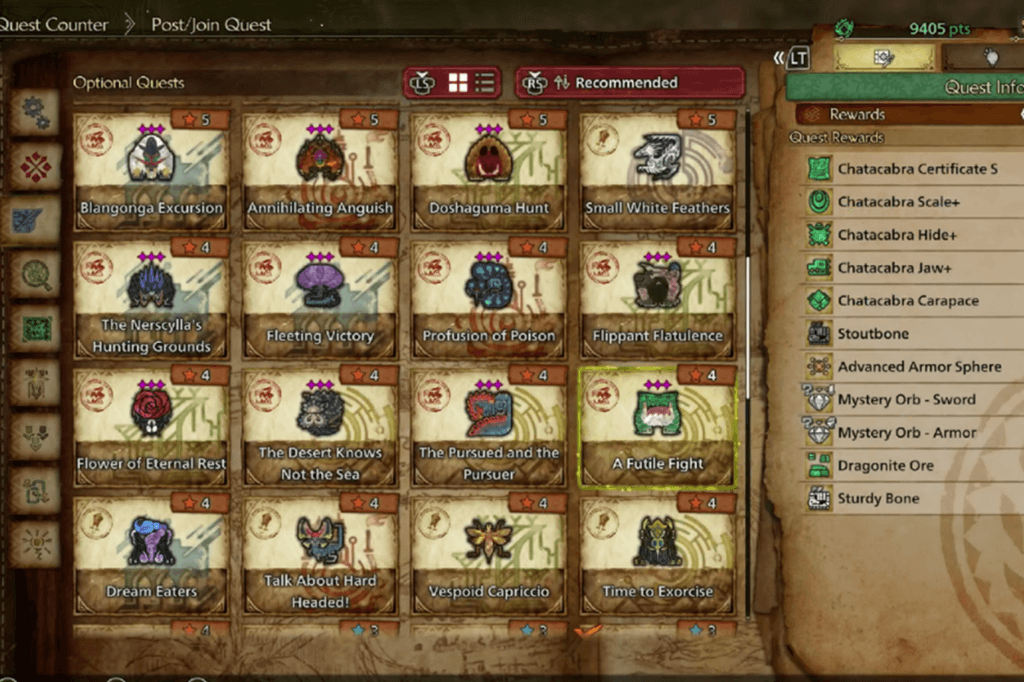Choose The Desert Knows Not the Sea
This screenshot has width=1024, height=682.
click(x=320, y=427)
